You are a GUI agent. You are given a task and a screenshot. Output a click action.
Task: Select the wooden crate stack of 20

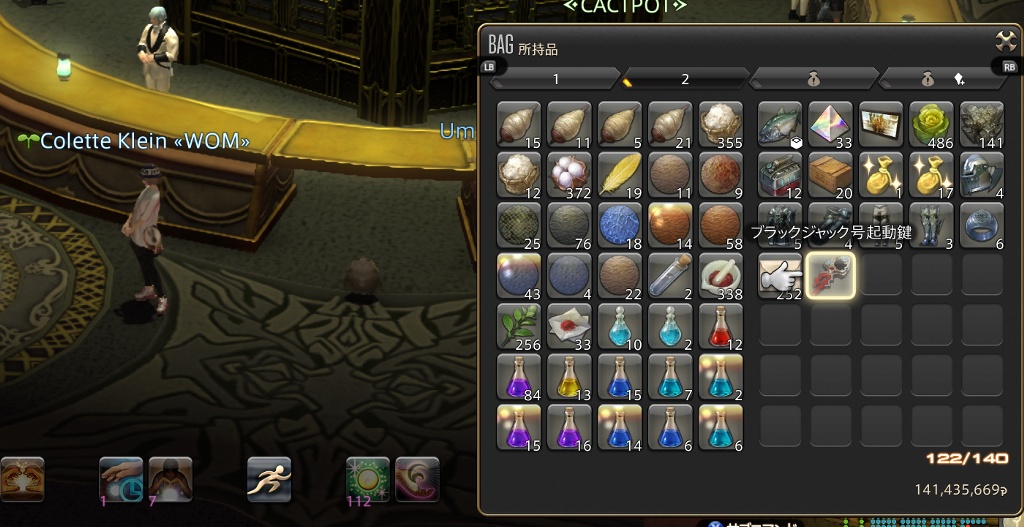(830, 174)
